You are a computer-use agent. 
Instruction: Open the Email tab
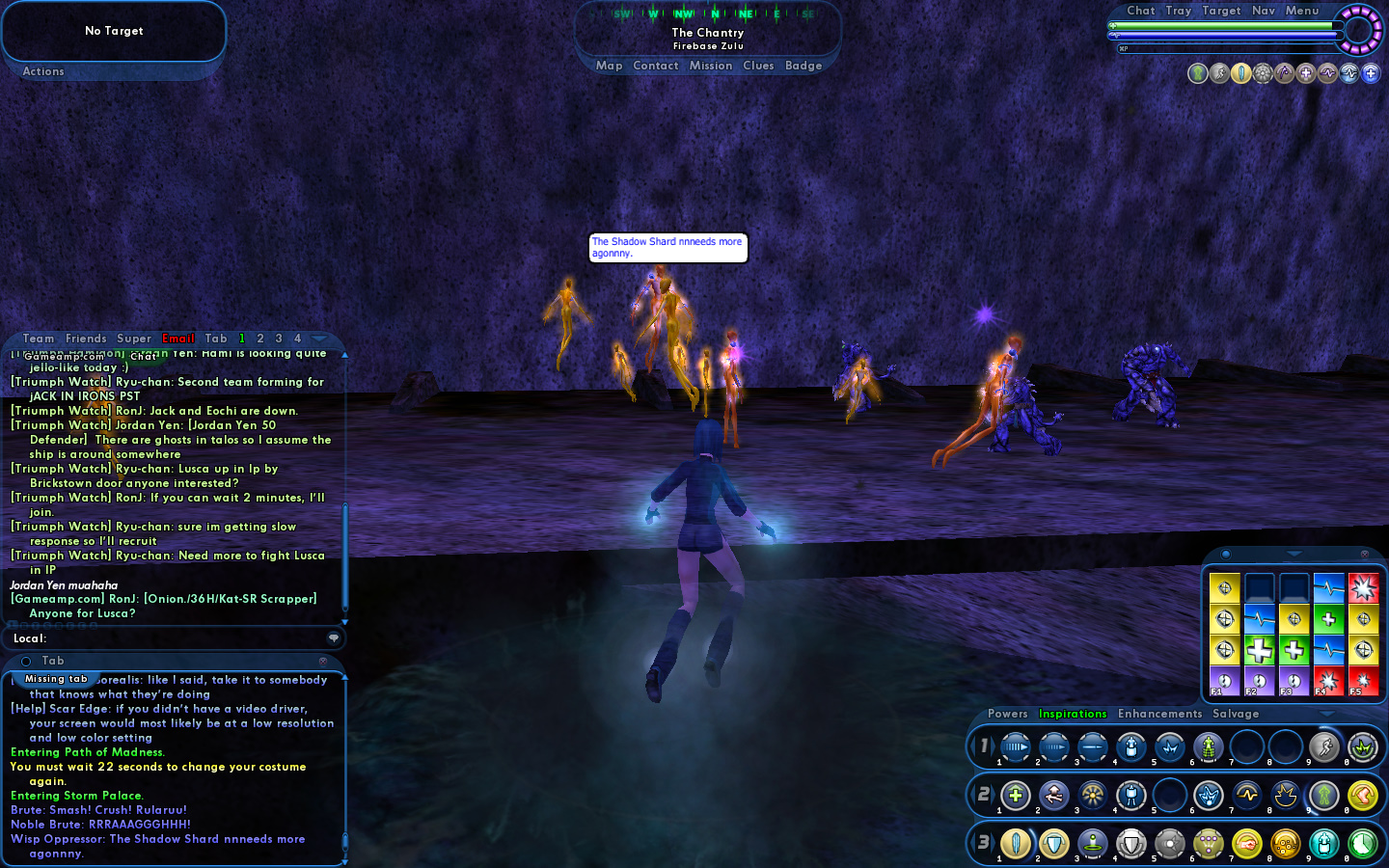click(x=178, y=339)
